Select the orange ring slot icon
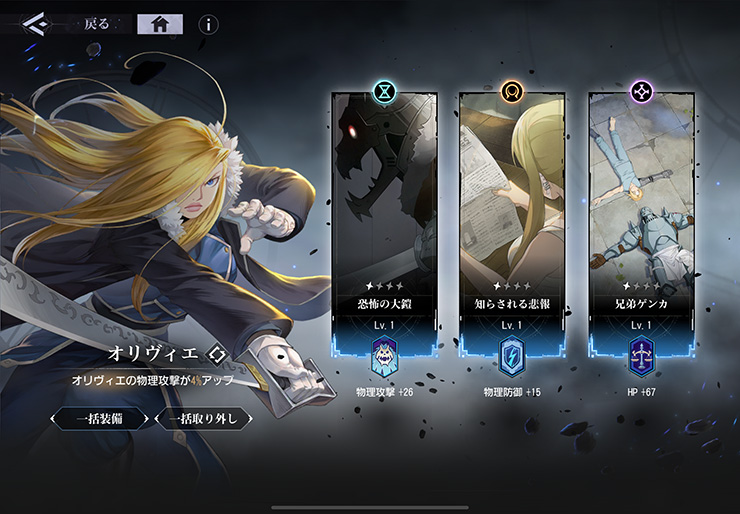The image size is (740, 514). coord(512,92)
